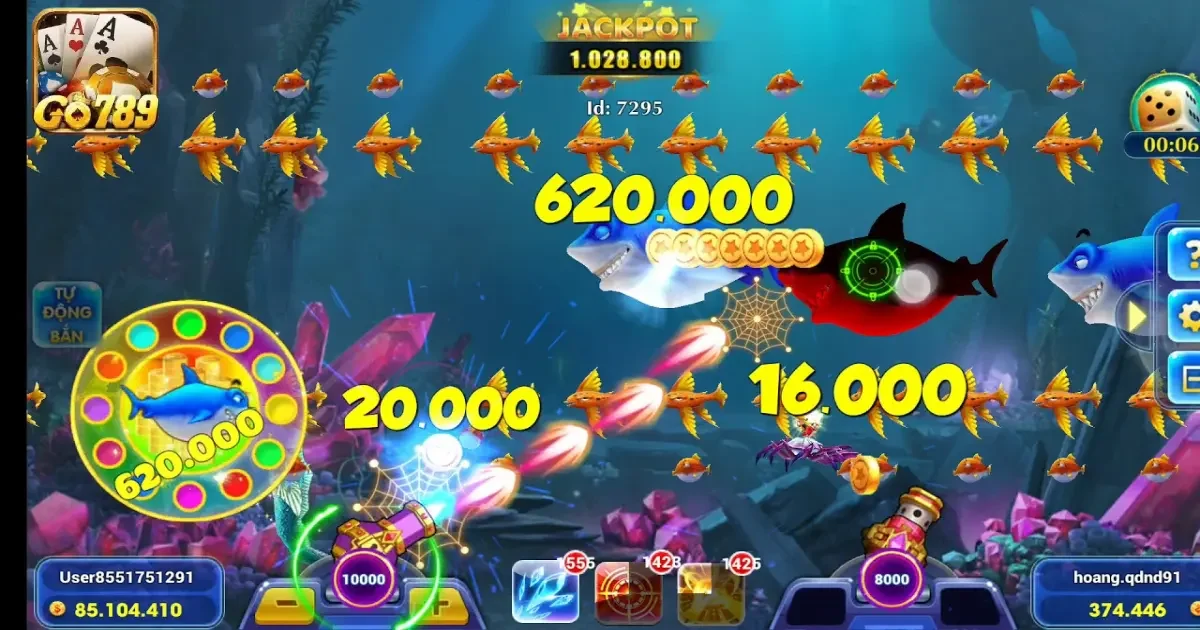Decrease the bet with the minus button
Viewport: 1200px width, 630px height.
[x=283, y=605]
